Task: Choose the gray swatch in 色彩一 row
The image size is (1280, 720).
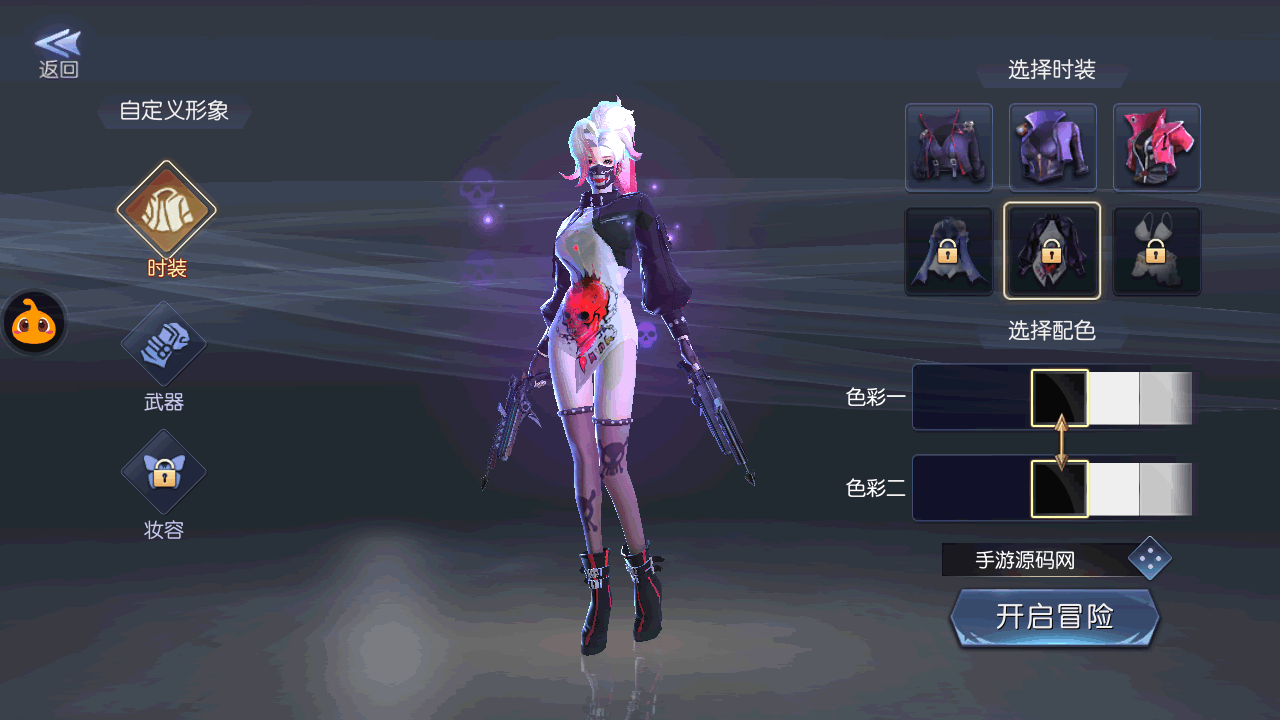Action: 1165,398
